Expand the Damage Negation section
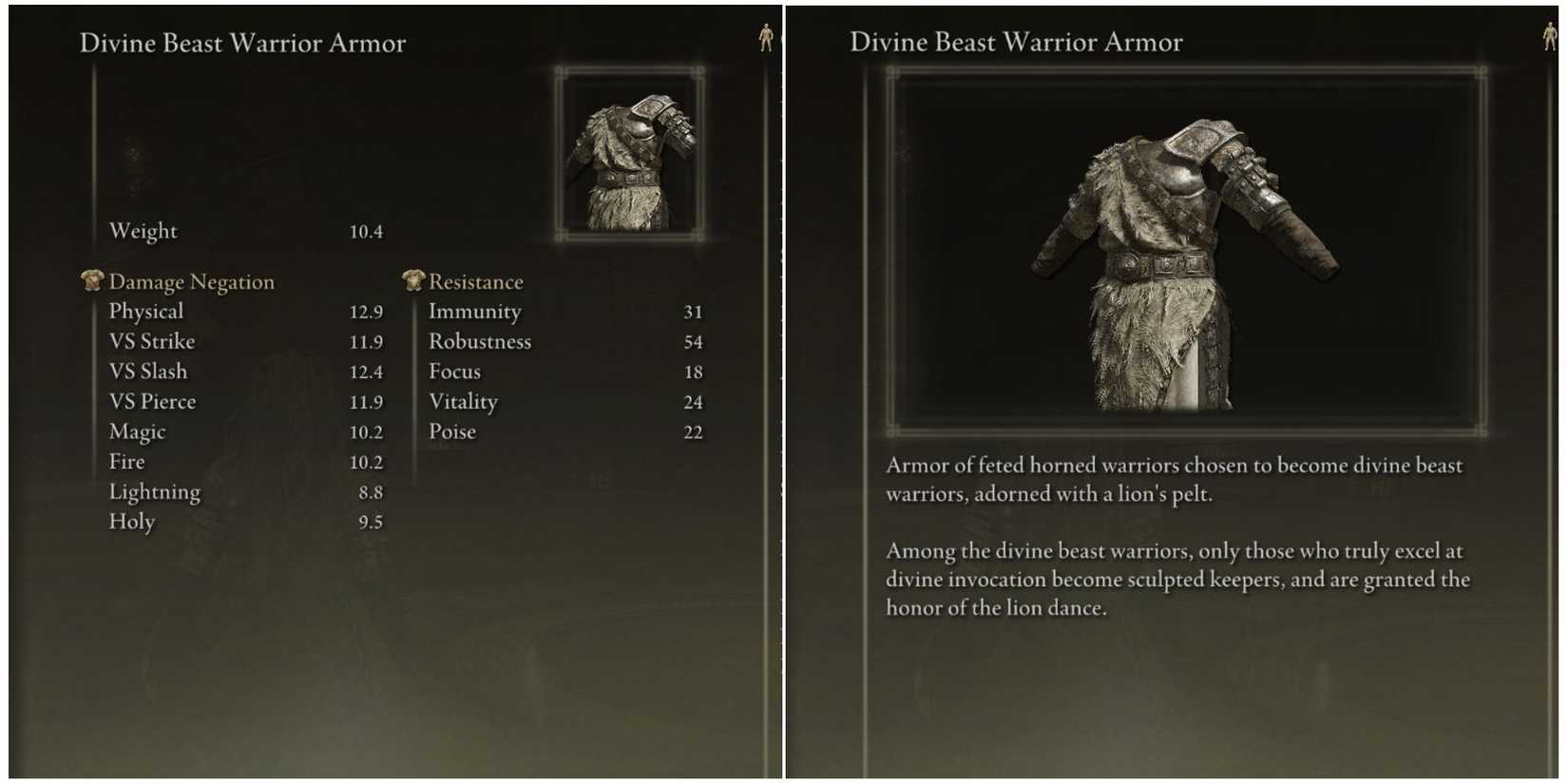1568x784 pixels. coord(192,281)
